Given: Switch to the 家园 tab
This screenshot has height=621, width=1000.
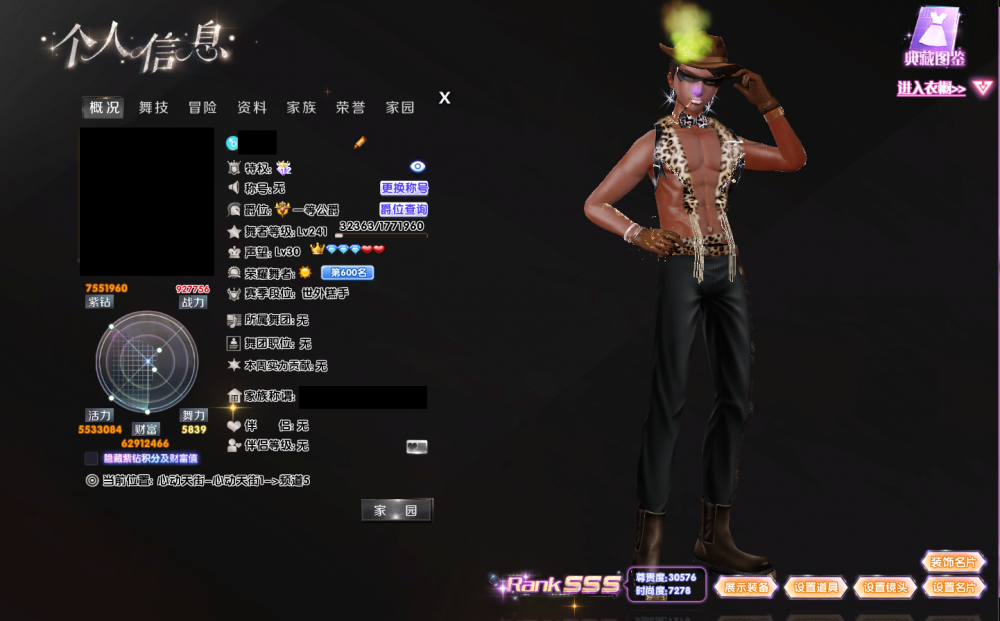Looking at the screenshot, I should [400, 108].
